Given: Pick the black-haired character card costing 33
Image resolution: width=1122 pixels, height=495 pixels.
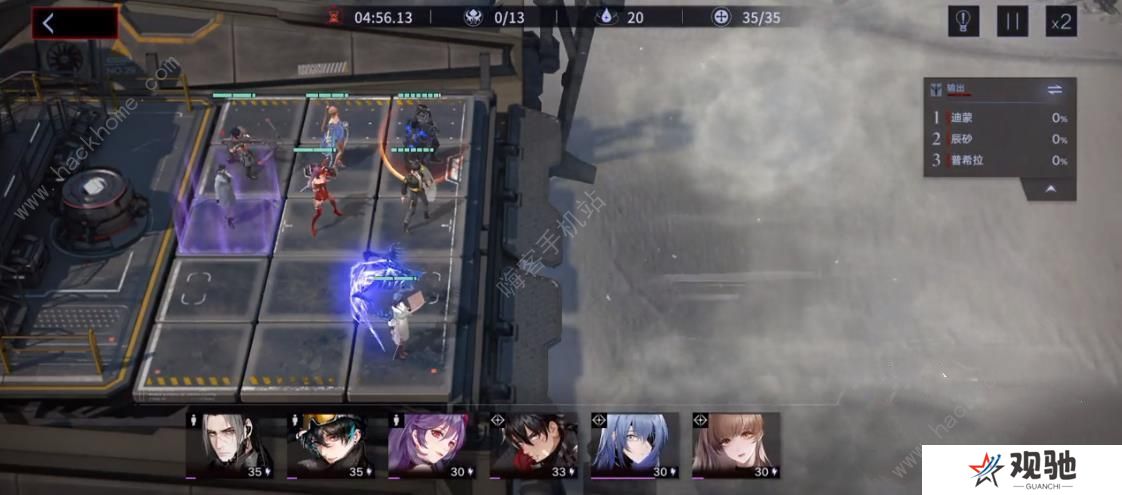Looking at the screenshot, I should 533,445.
